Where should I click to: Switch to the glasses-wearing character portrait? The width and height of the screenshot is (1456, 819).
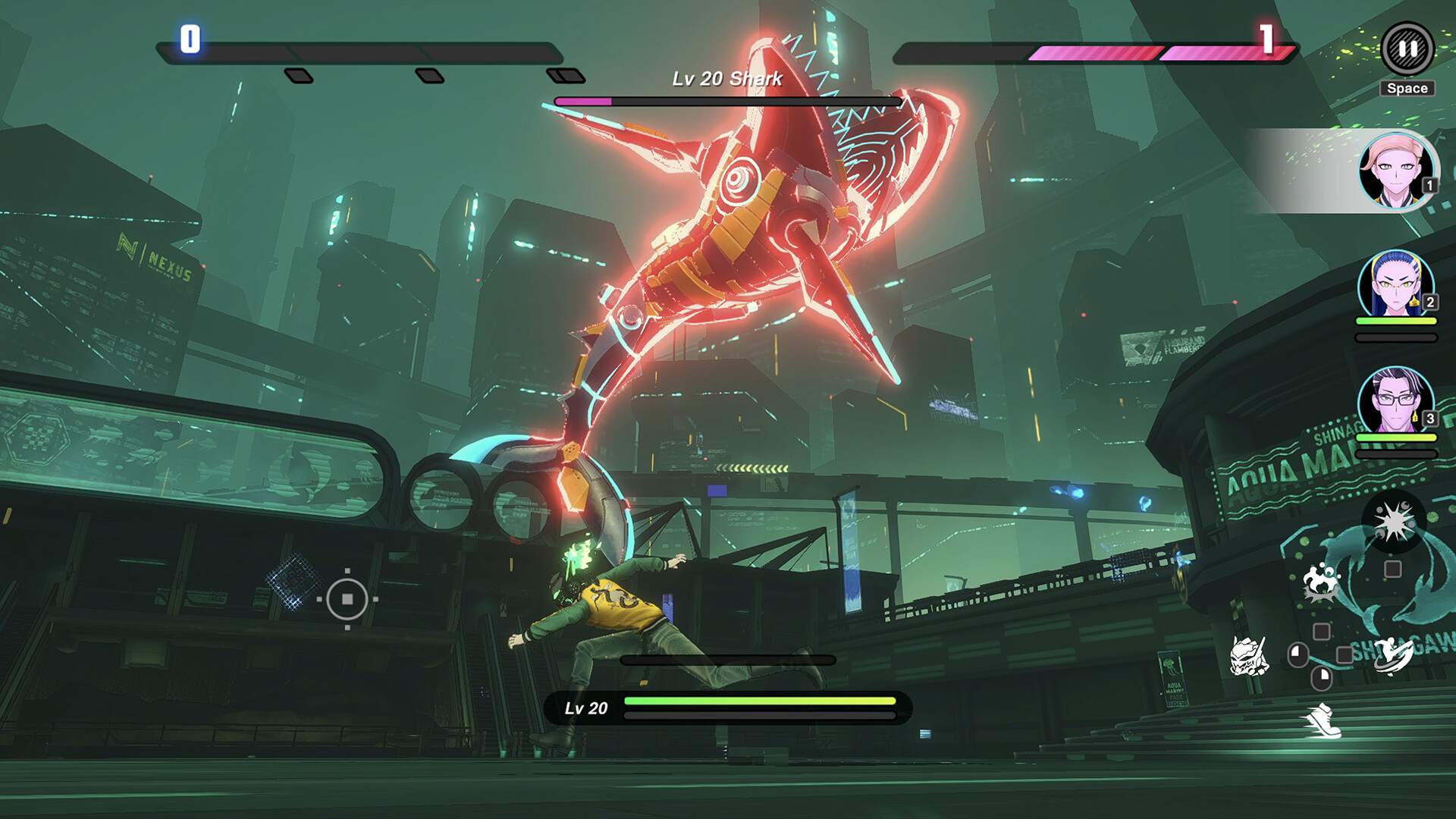pyautogui.click(x=1395, y=401)
